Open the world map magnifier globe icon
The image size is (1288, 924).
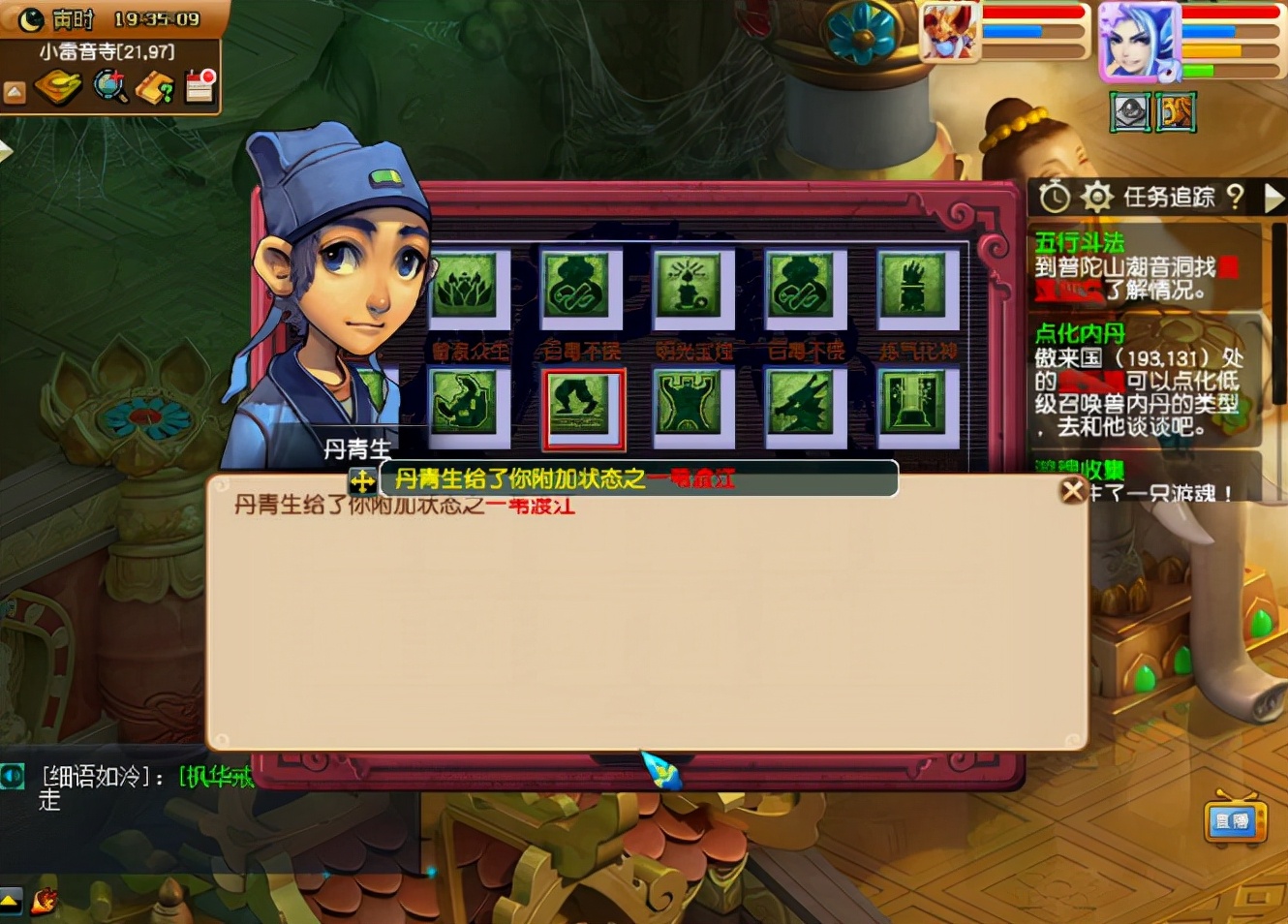tap(110, 87)
